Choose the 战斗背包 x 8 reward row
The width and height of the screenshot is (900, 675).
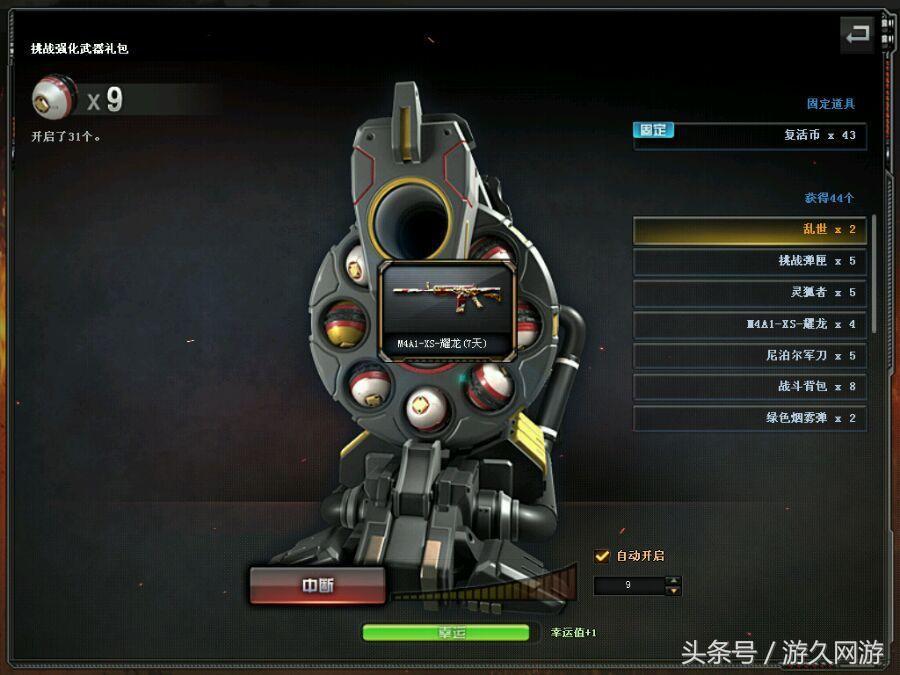pos(749,386)
